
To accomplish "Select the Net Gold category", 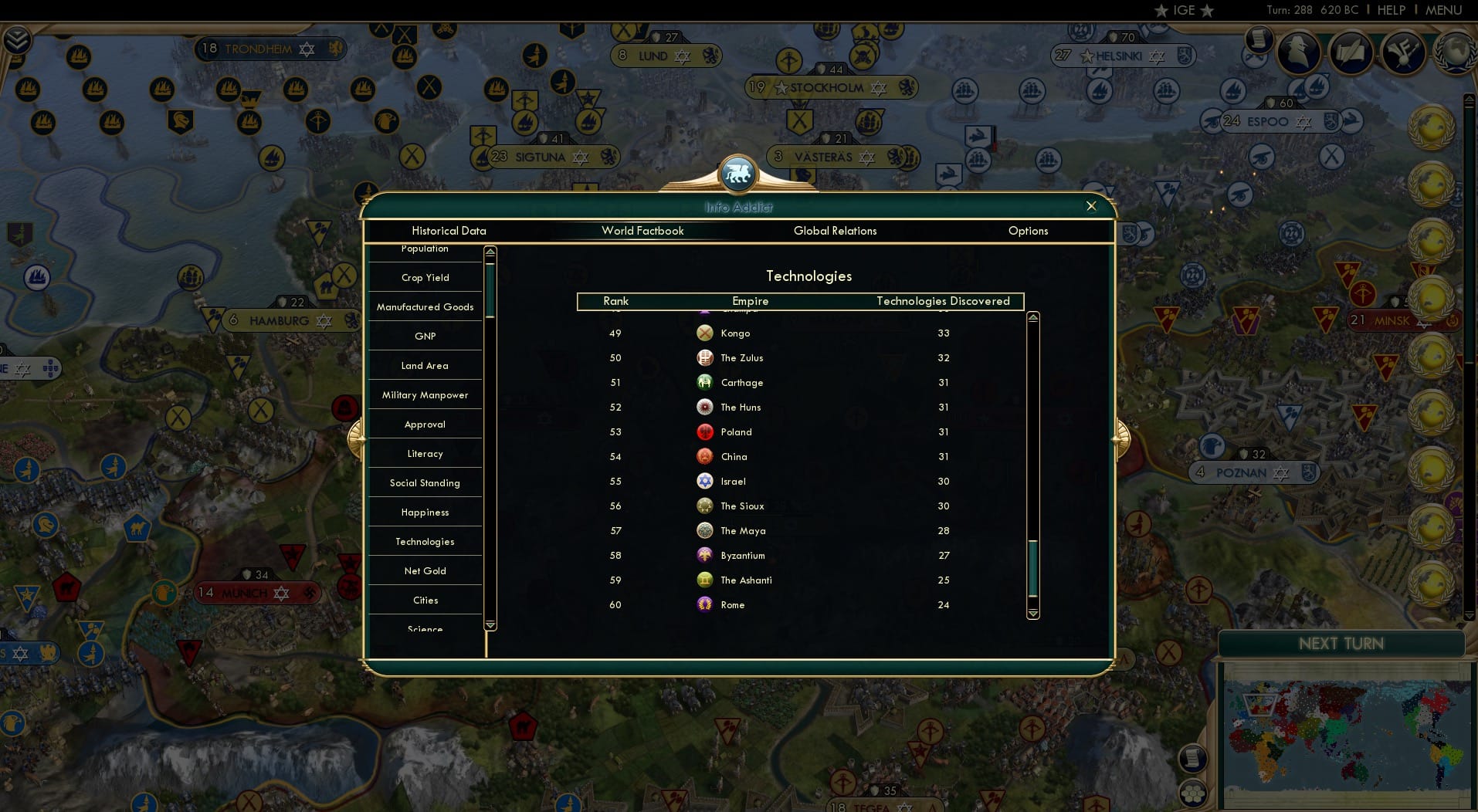I will 425,570.
